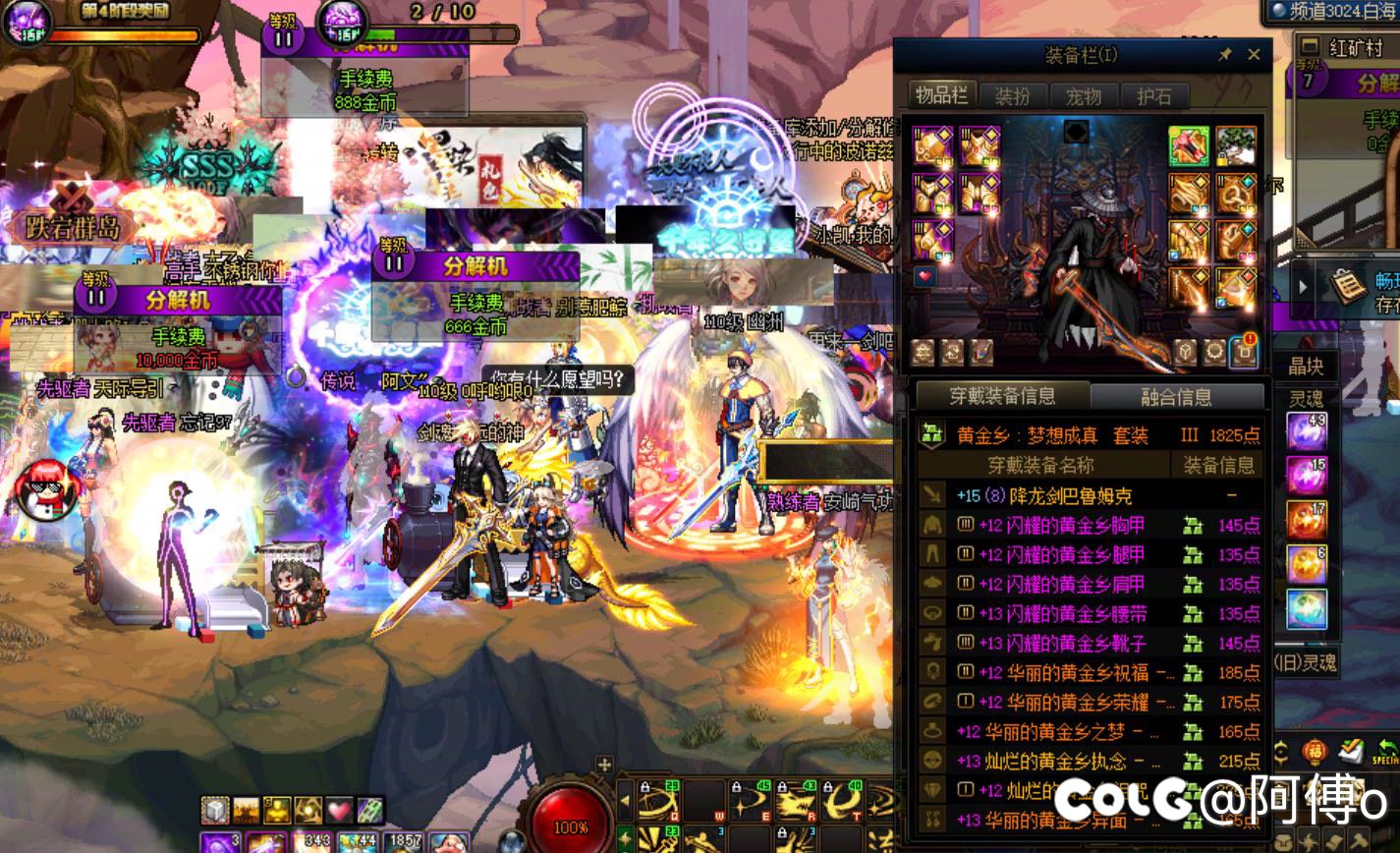
Task: Click the red heart button under the armor slots
Action: pyautogui.click(x=924, y=277)
